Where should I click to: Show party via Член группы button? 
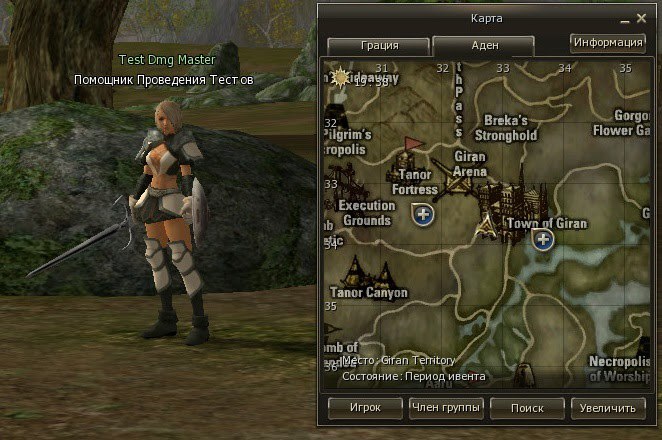[446, 408]
